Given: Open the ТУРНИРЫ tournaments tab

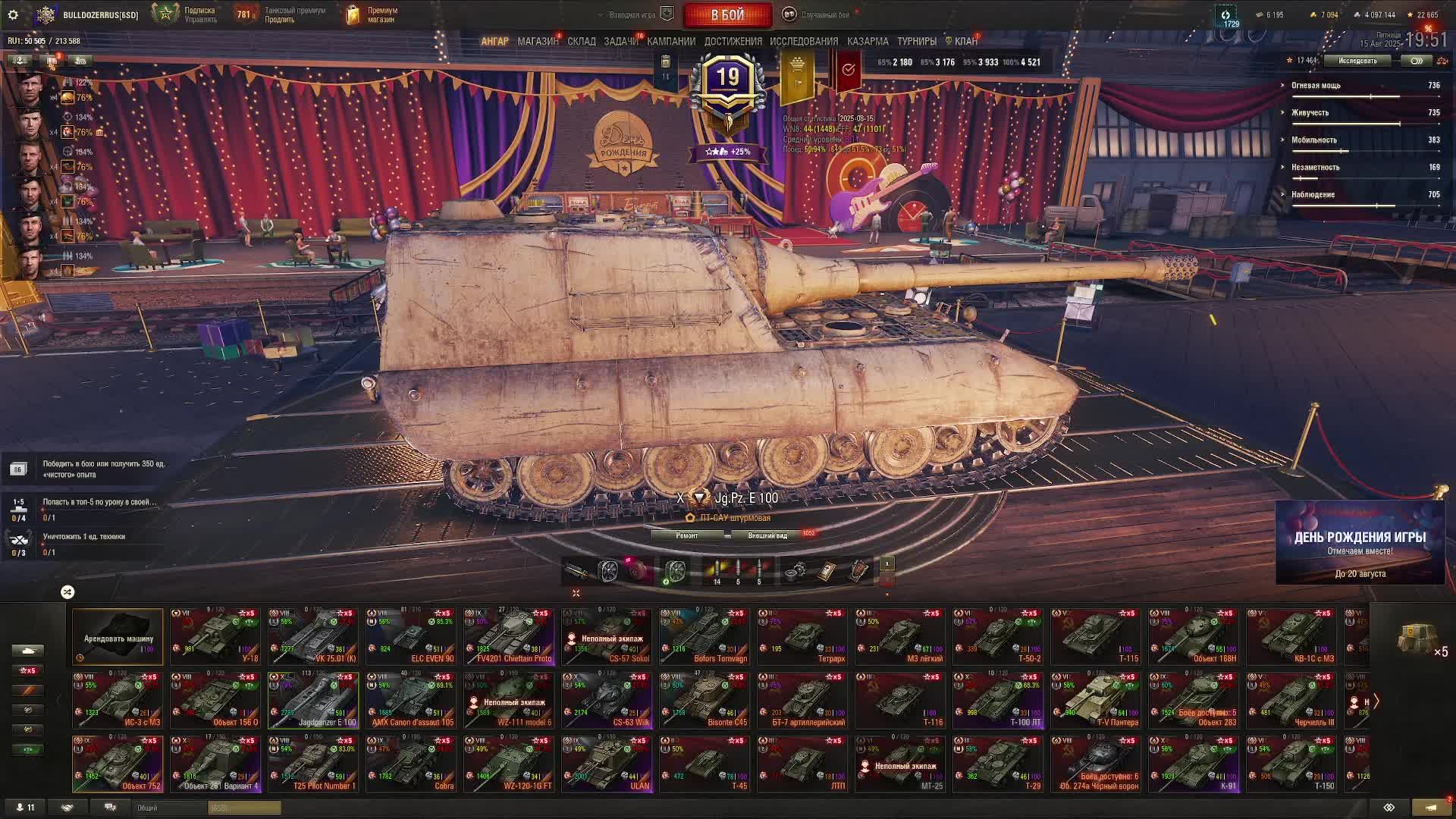Looking at the screenshot, I should click(x=916, y=42).
